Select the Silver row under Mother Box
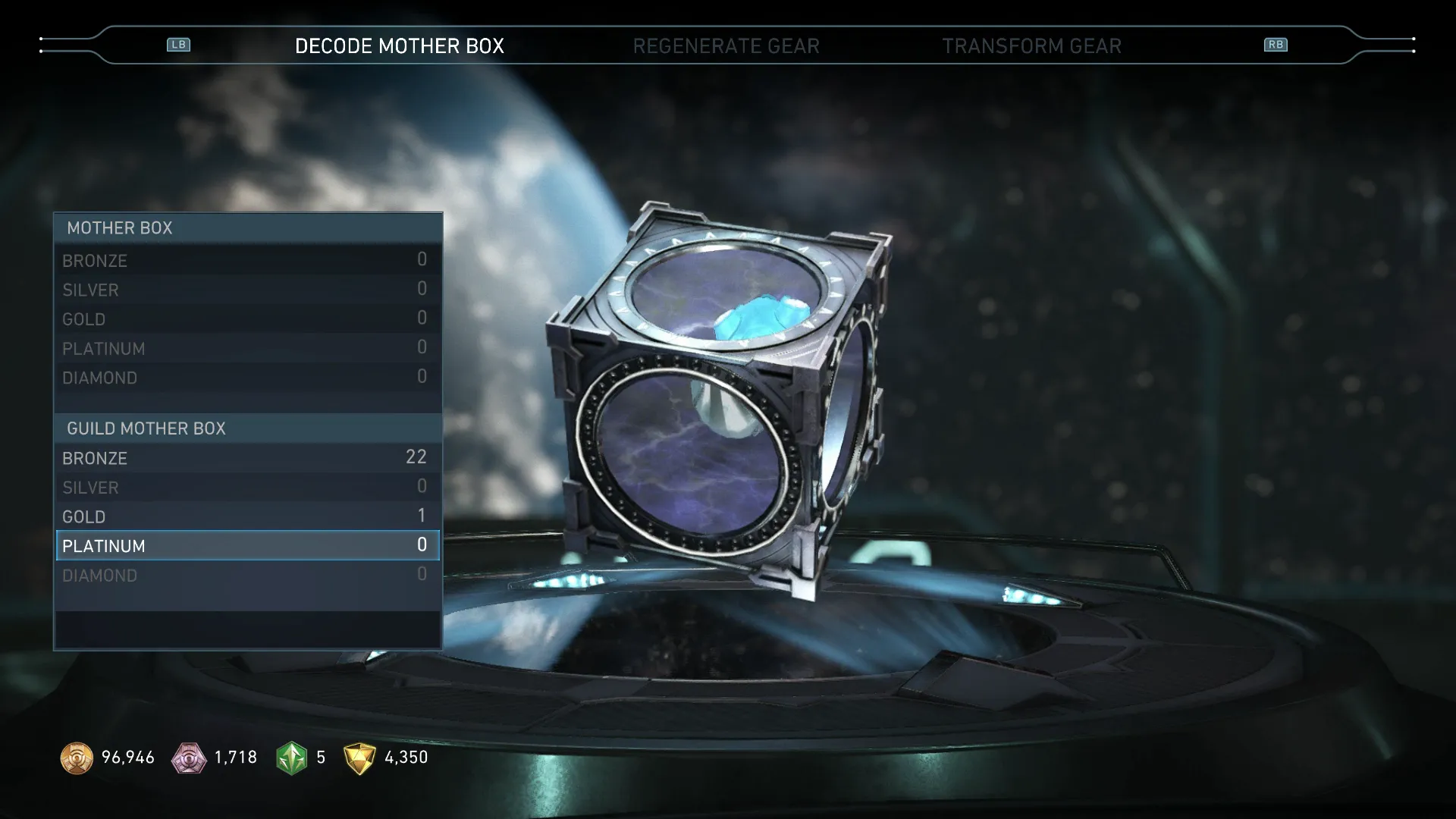 tap(247, 290)
